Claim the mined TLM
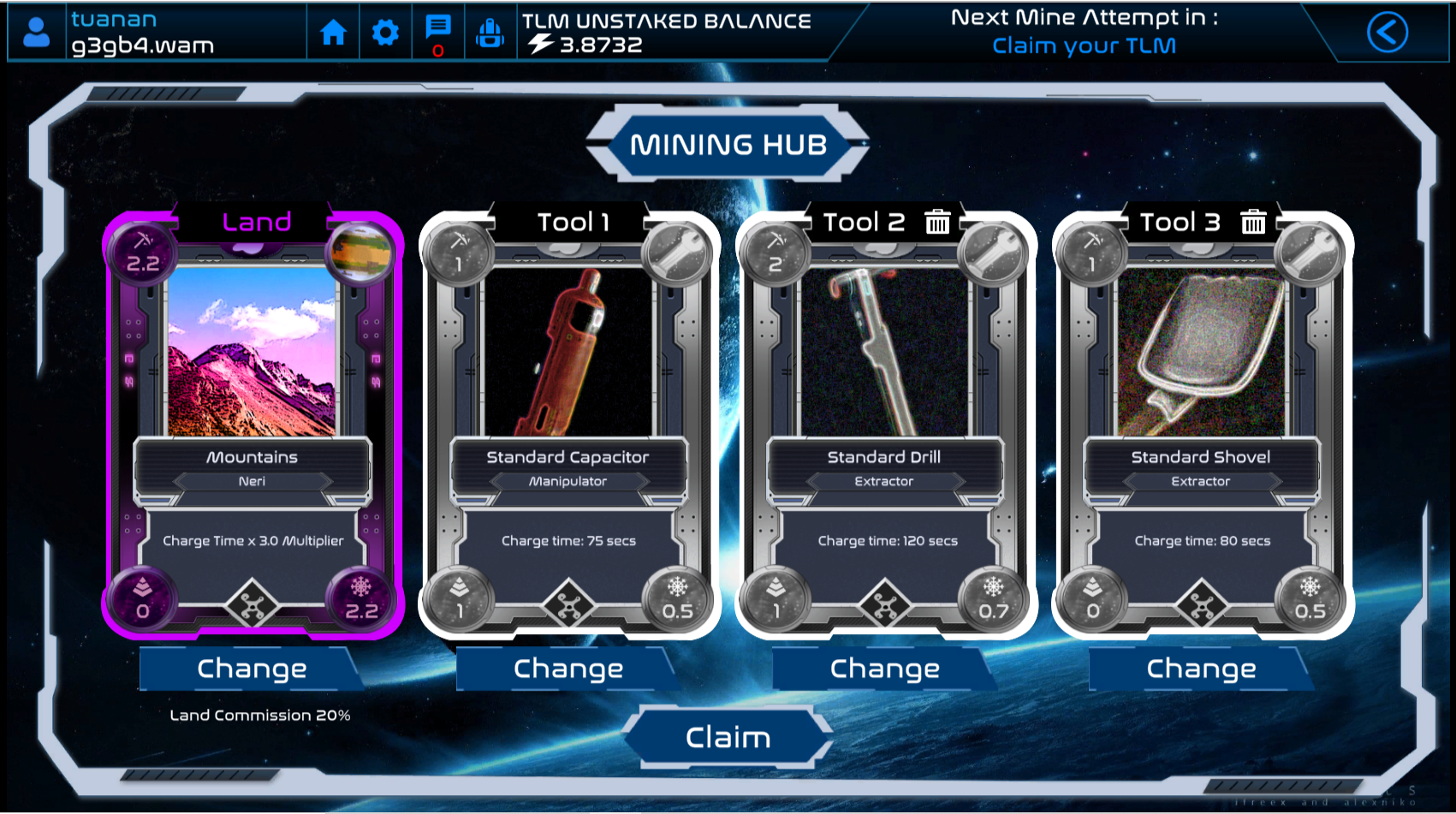 coord(728,737)
